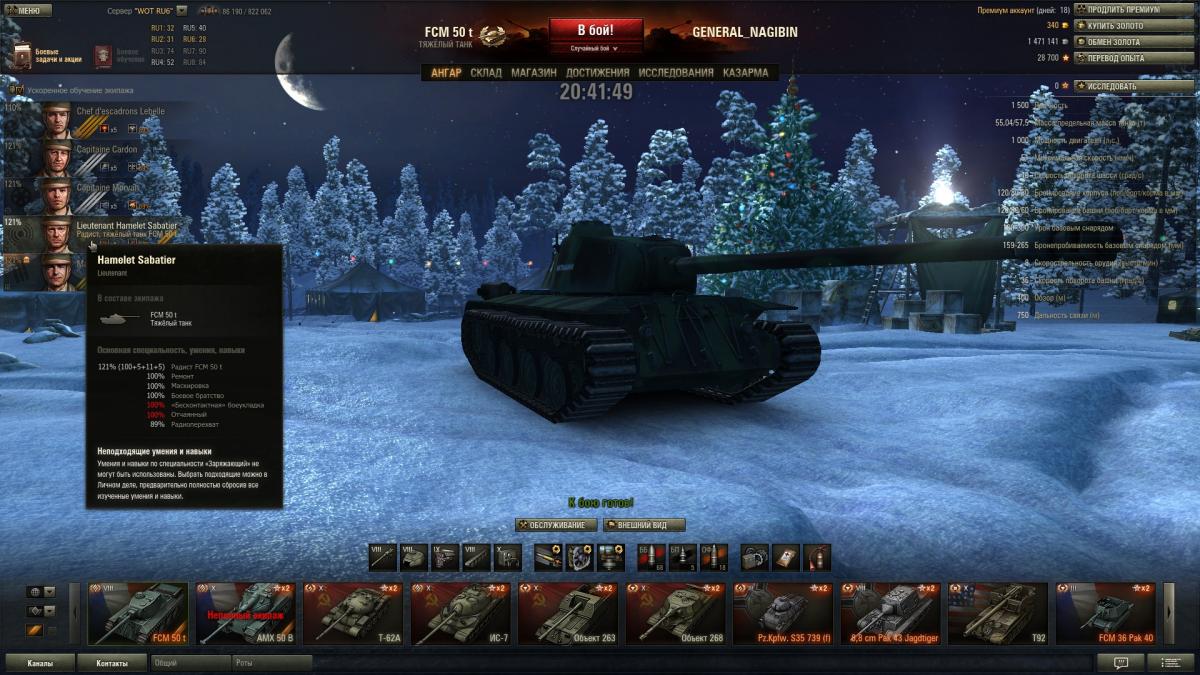
Task: Choose the T-62A tank thumbnail
Action: (353, 614)
